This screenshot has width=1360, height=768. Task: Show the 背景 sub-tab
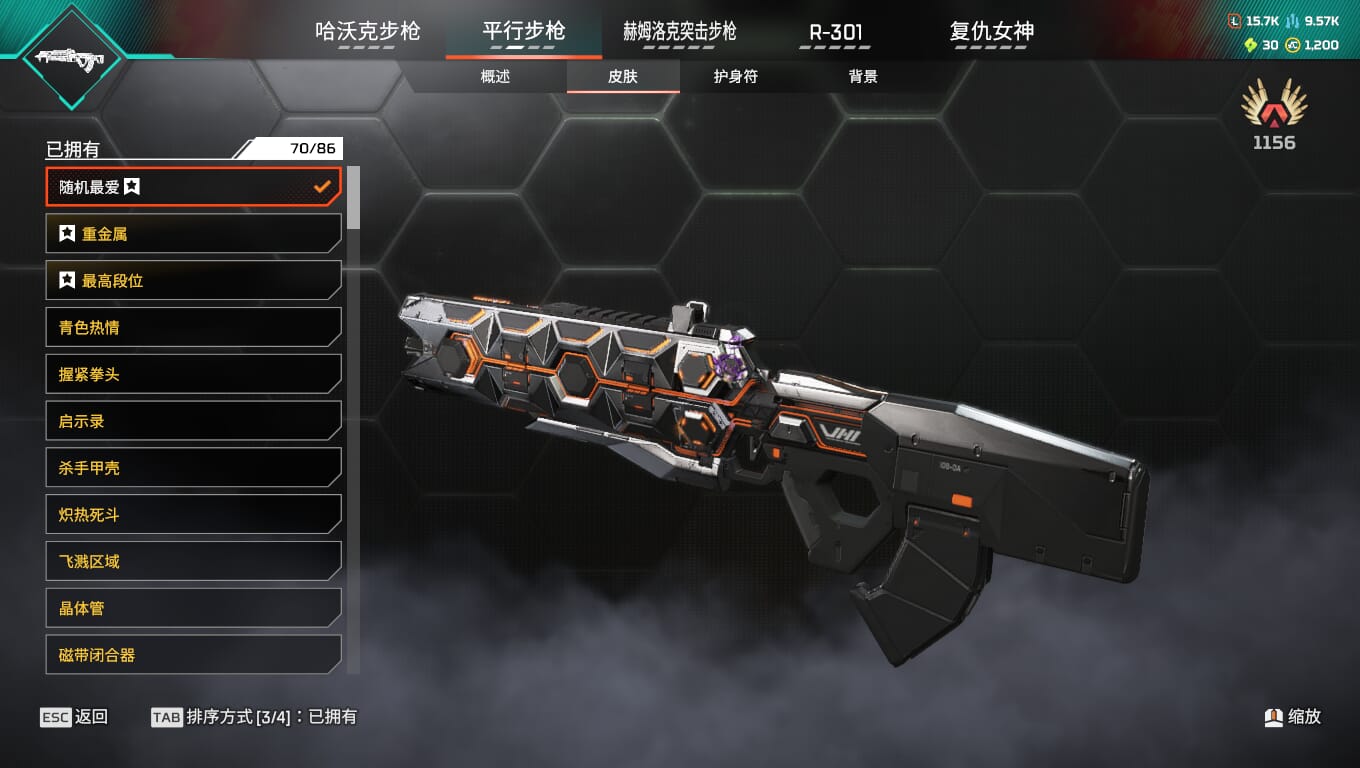pos(863,76)
